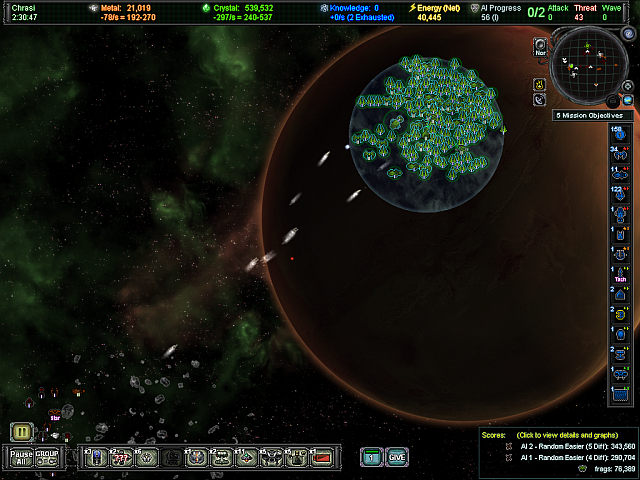Click the yellow ship icon near minimap
Screen dimensions: 640x480
540,83
